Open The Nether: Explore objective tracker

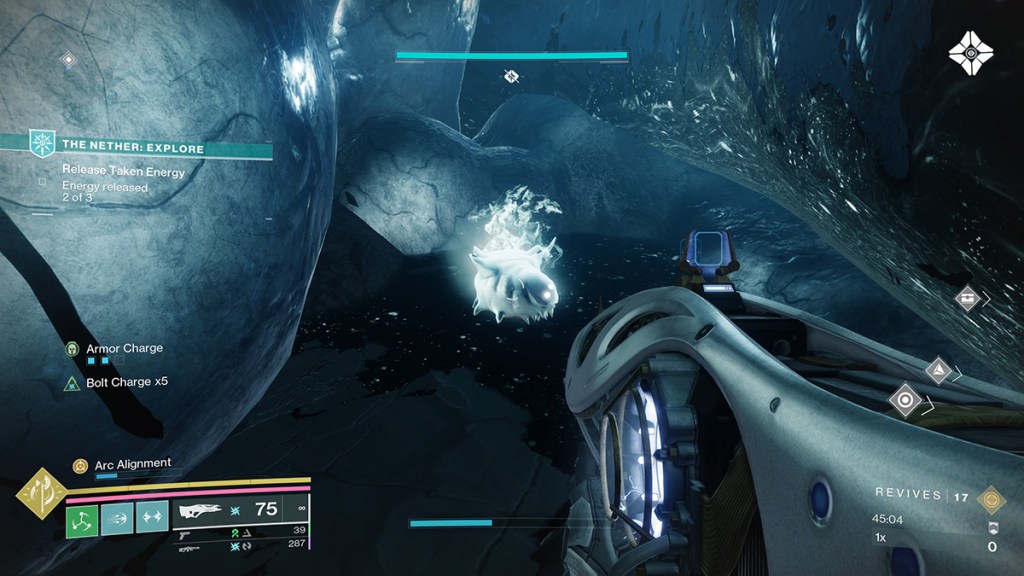pos(133,148)
